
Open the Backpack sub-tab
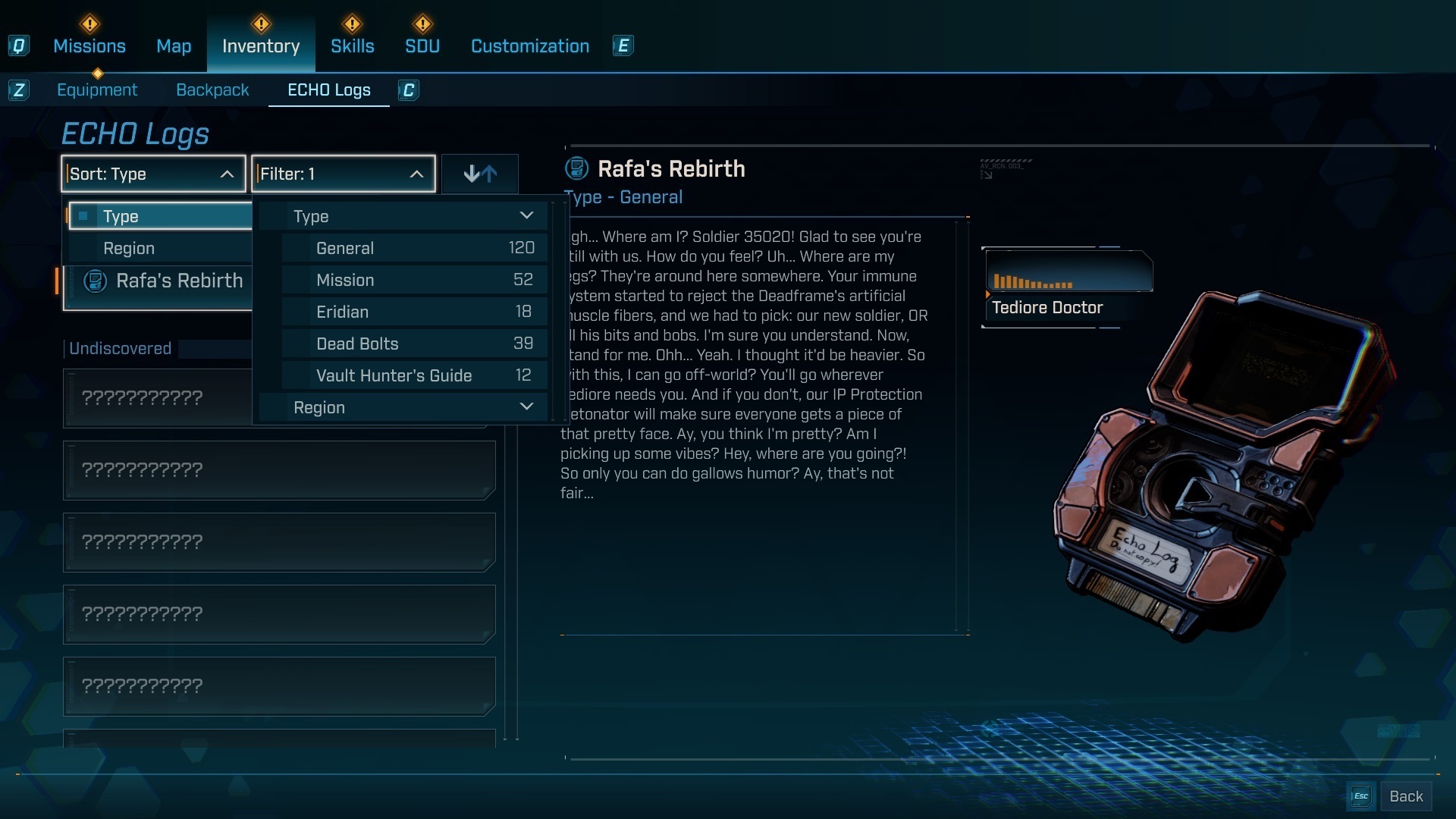(x=212, y=90)
